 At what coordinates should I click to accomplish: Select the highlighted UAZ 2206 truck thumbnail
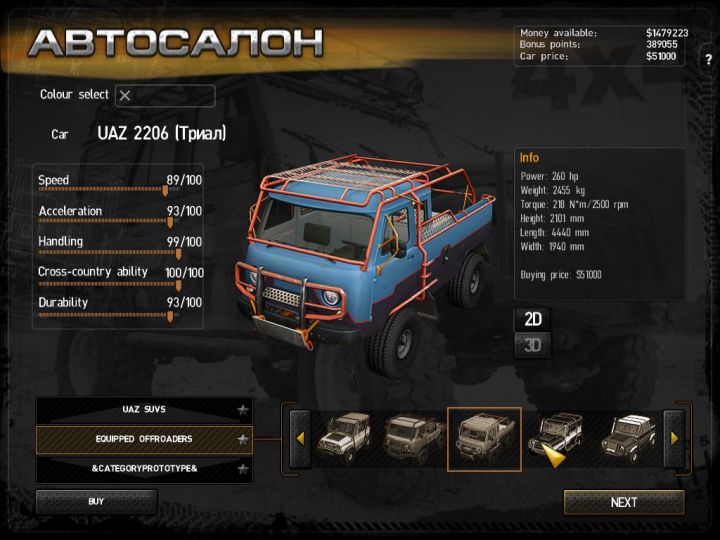483,438
